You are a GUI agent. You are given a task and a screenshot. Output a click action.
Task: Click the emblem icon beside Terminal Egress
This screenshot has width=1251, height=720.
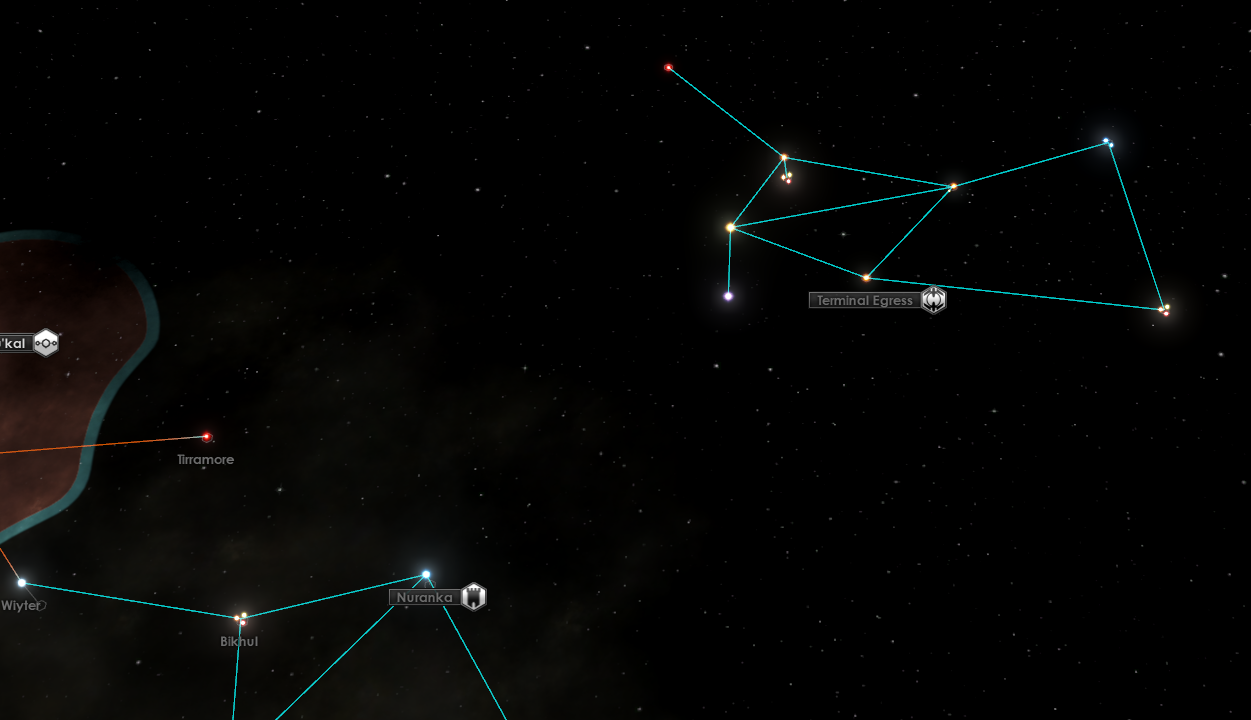click(x=933, y=299)
